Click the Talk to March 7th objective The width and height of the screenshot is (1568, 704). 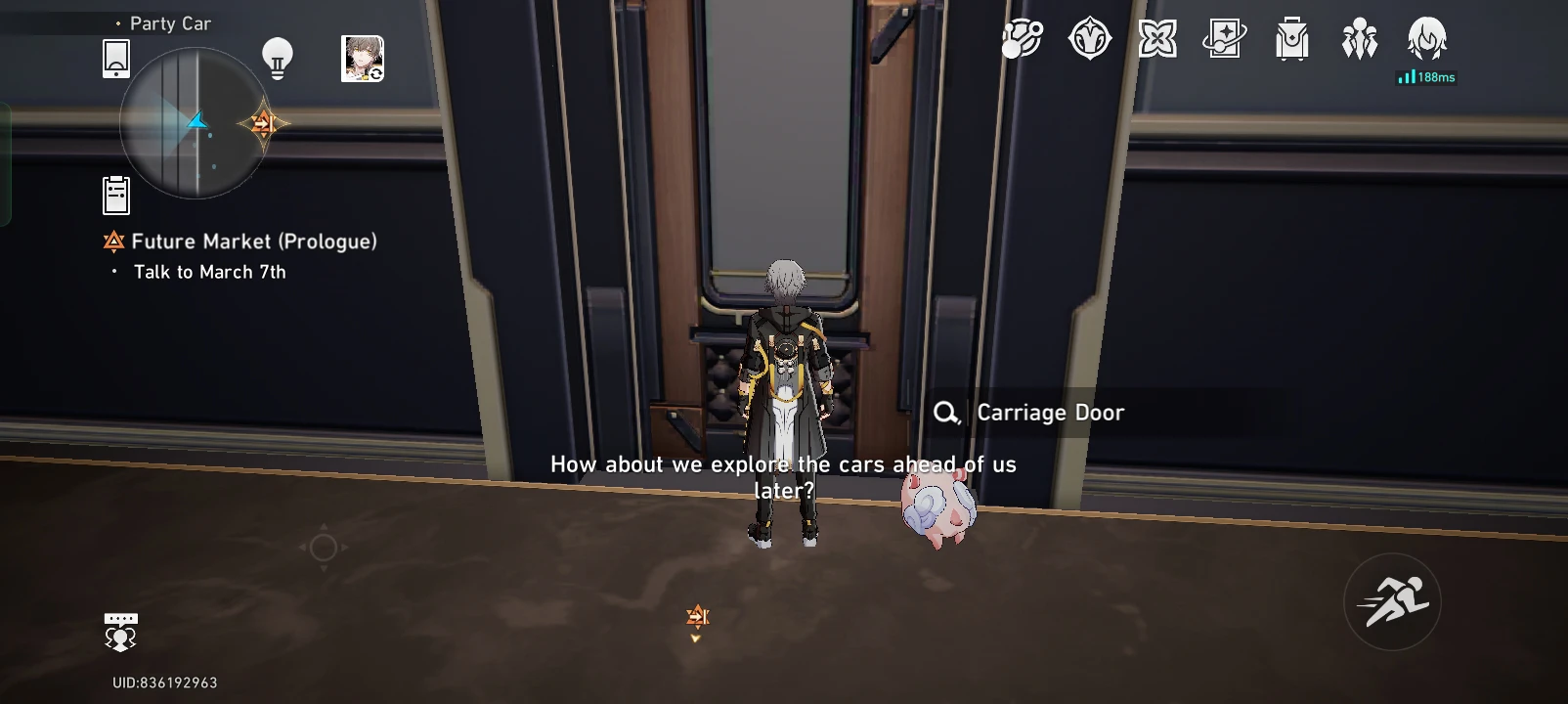click(x=209, y=272)
